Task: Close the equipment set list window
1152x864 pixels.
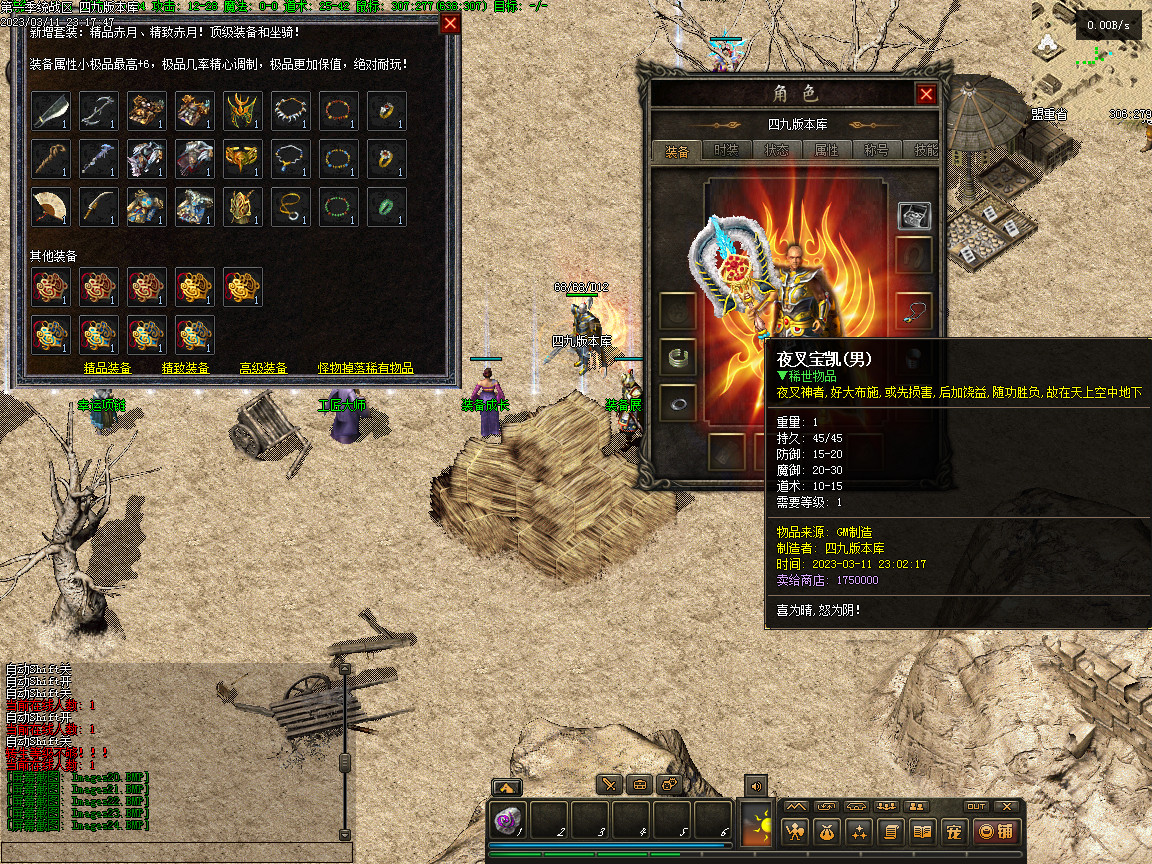Action: [x=451, y=24]
